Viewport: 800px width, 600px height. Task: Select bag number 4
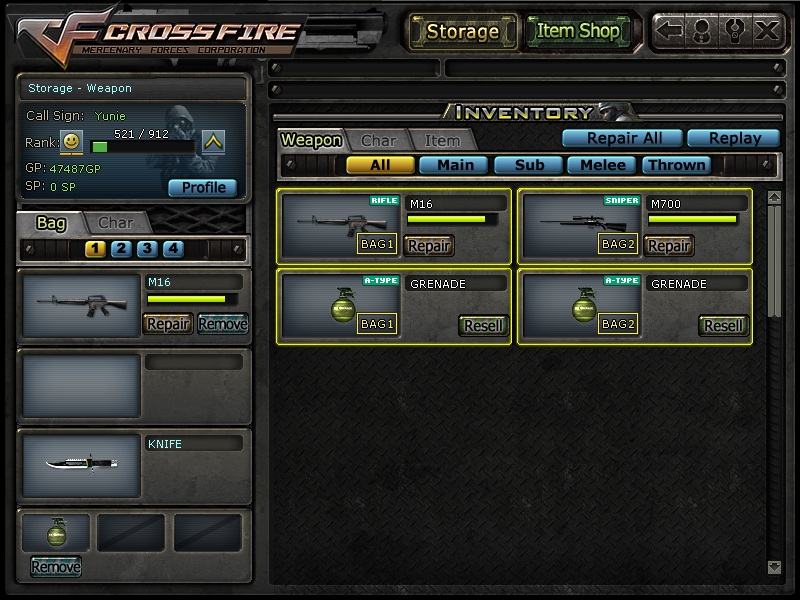173,249
